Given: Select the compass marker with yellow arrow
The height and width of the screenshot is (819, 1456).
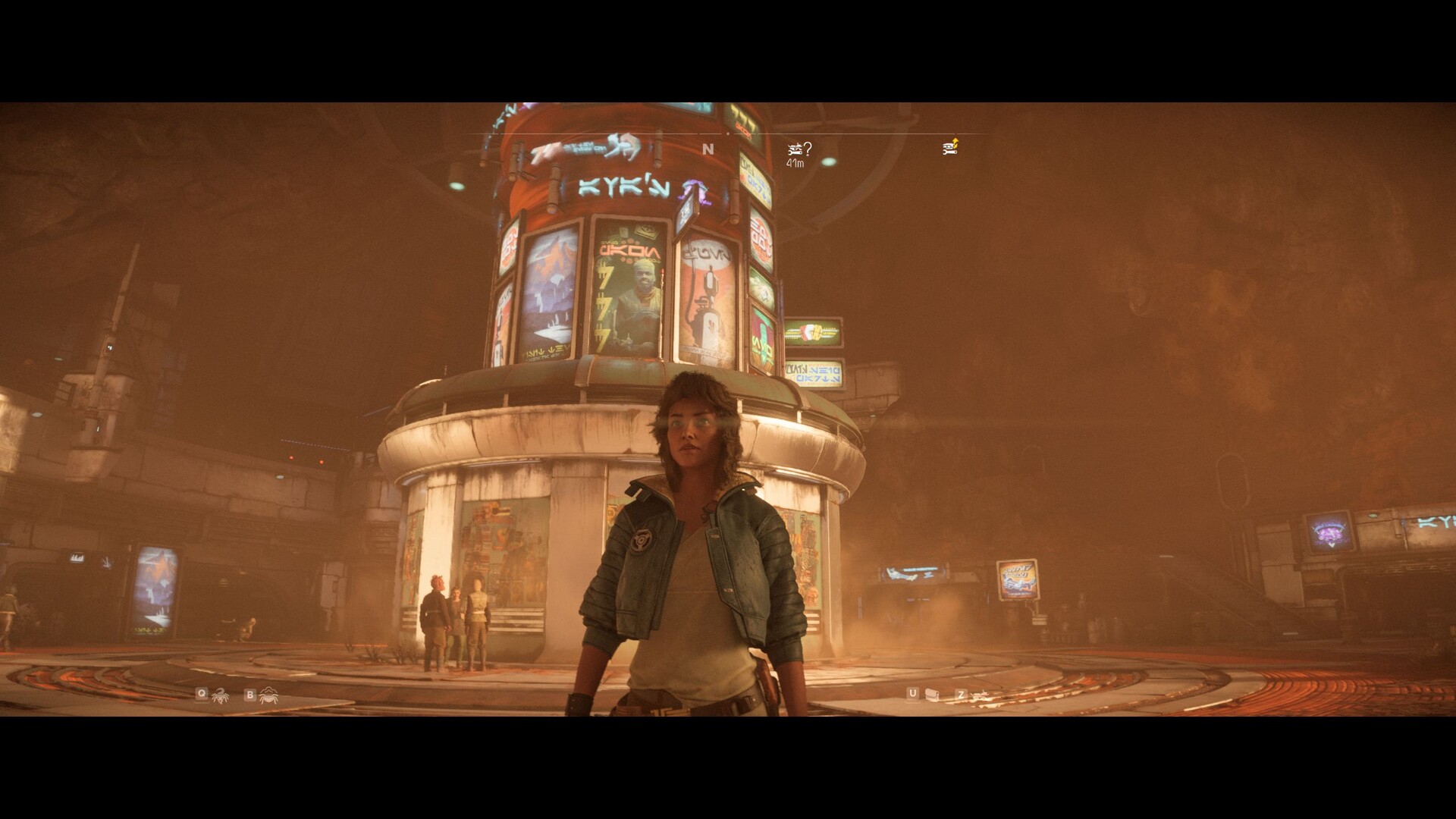Looking at the screenshot, I should click(951, 147).
